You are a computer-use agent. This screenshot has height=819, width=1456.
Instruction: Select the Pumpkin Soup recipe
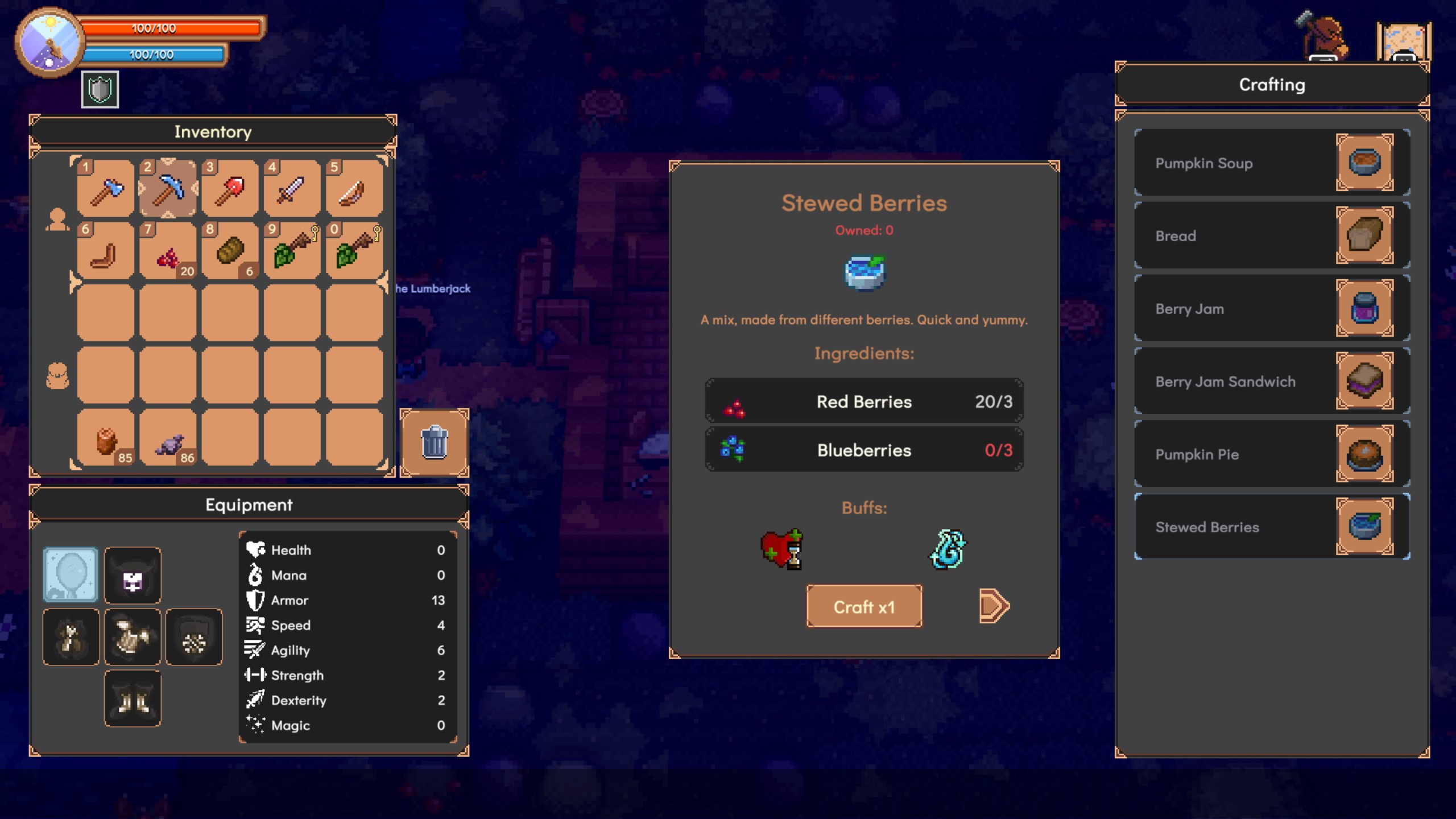[1271, 163]
